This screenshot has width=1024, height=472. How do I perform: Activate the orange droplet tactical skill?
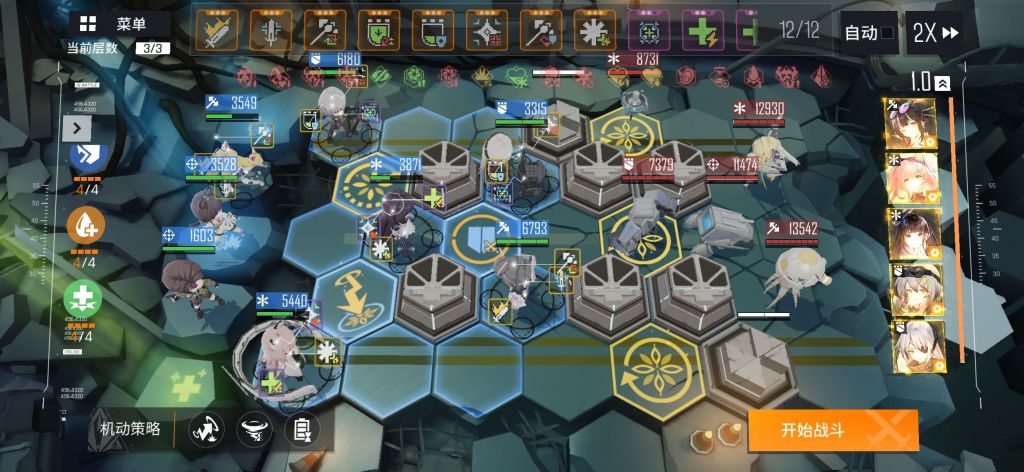pyautogui.click(x=84, y=228)
